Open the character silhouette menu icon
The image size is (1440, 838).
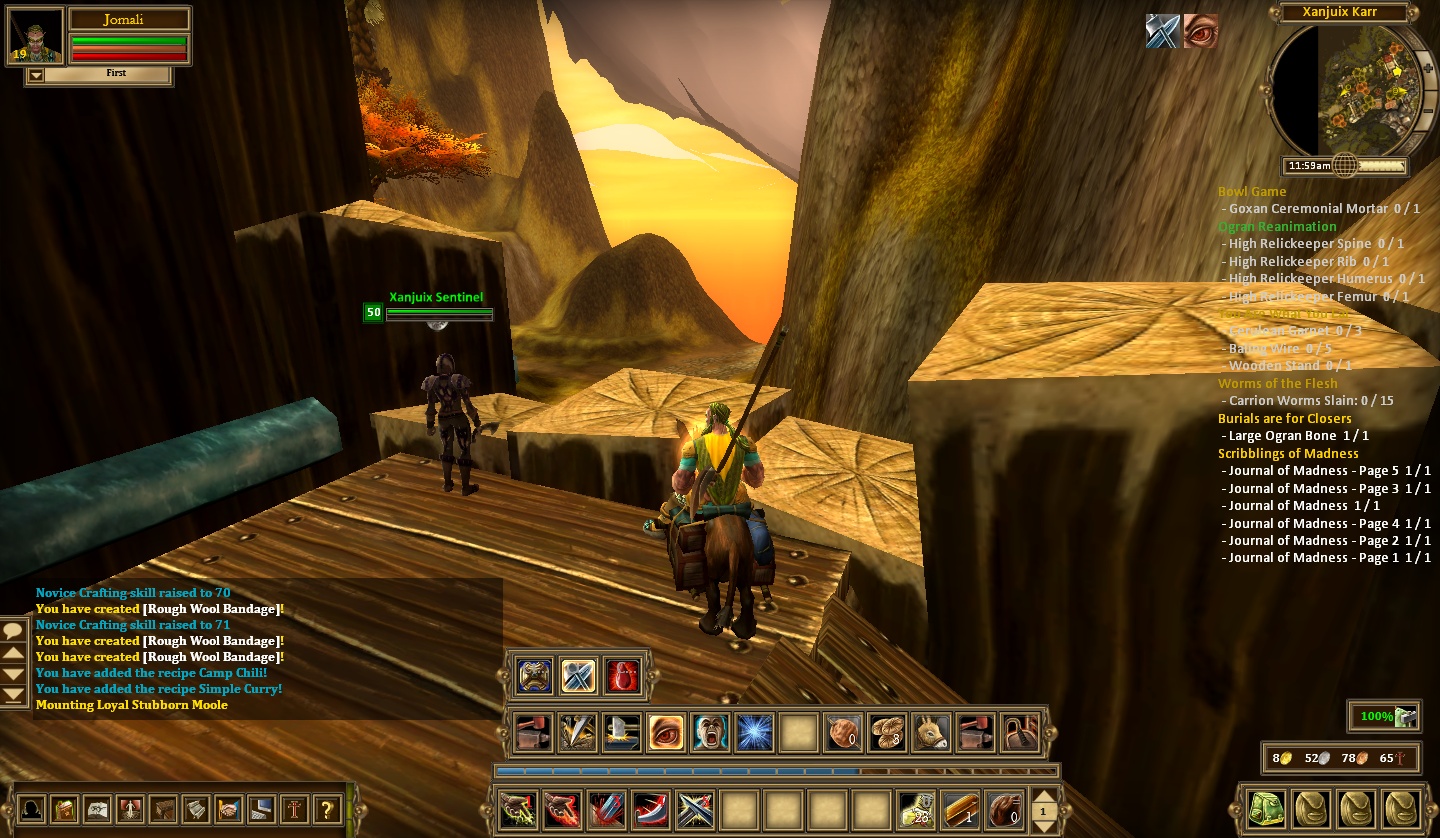[33, 808]
